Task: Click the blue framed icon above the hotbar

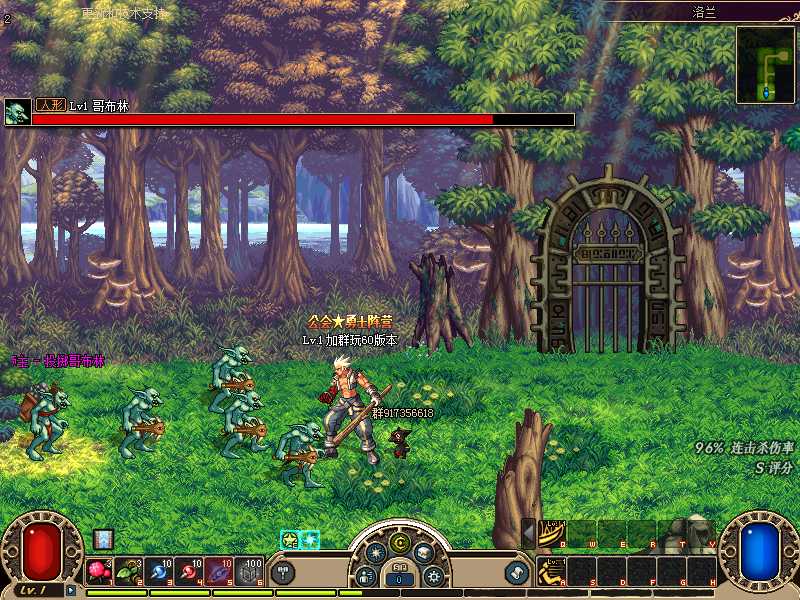Action: coord(103,539)
